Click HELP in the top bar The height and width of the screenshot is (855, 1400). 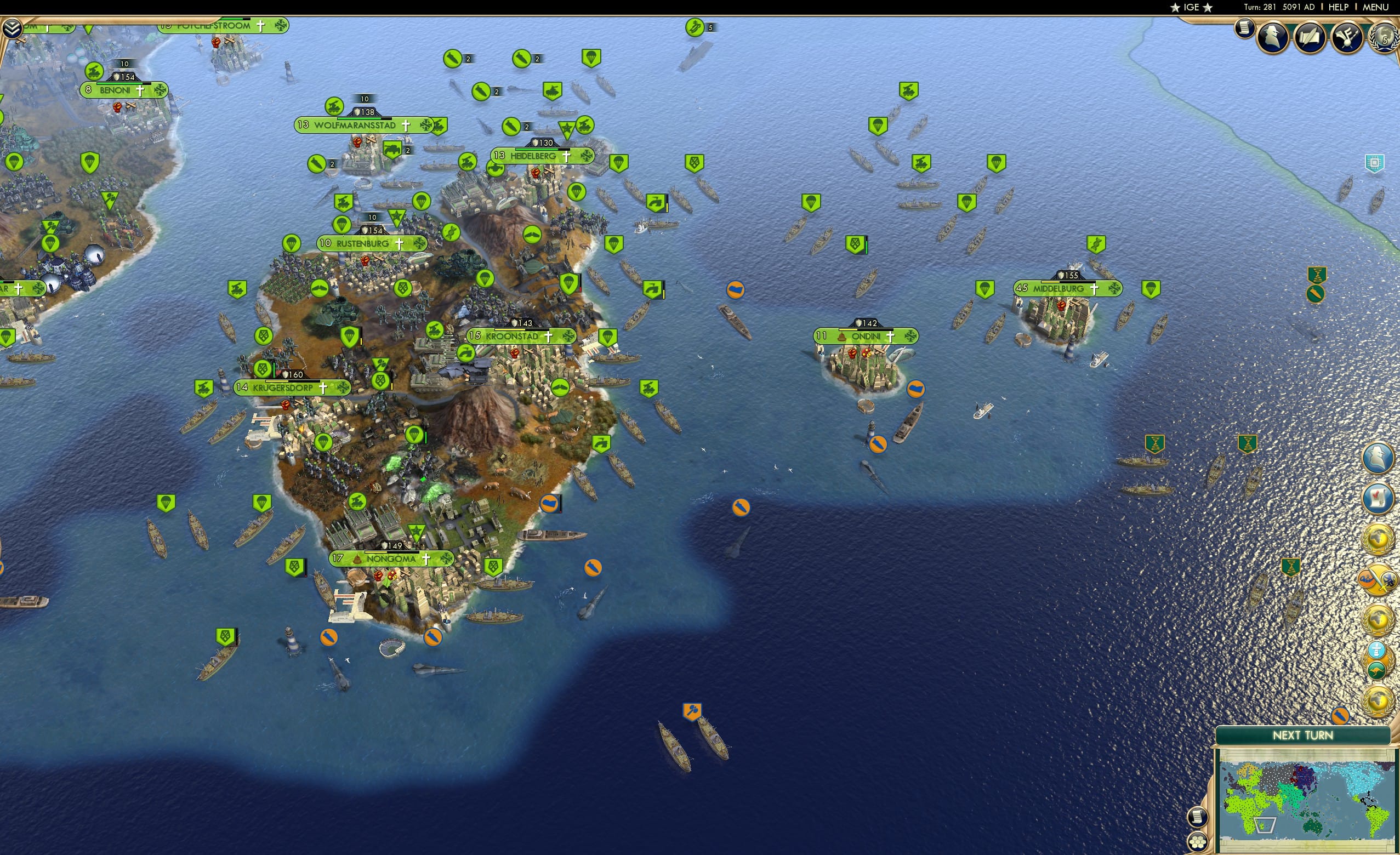pyautogui.click(x=1339, y=7)
